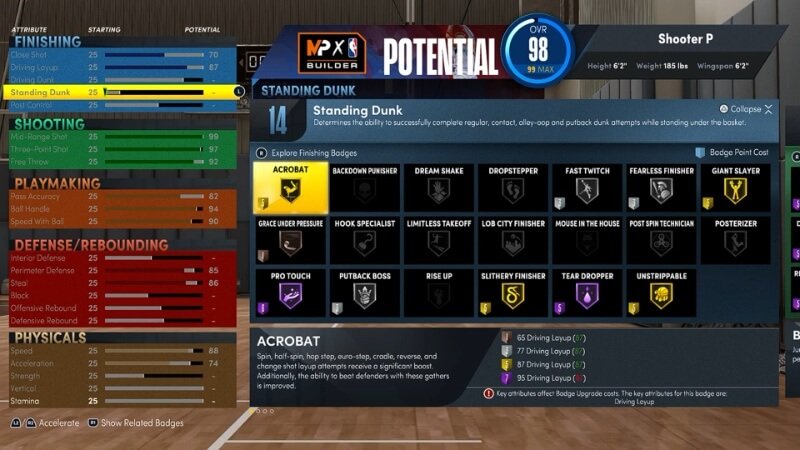
Task: Choose the Grace Under Pressure badge
Action: point(288,240)
